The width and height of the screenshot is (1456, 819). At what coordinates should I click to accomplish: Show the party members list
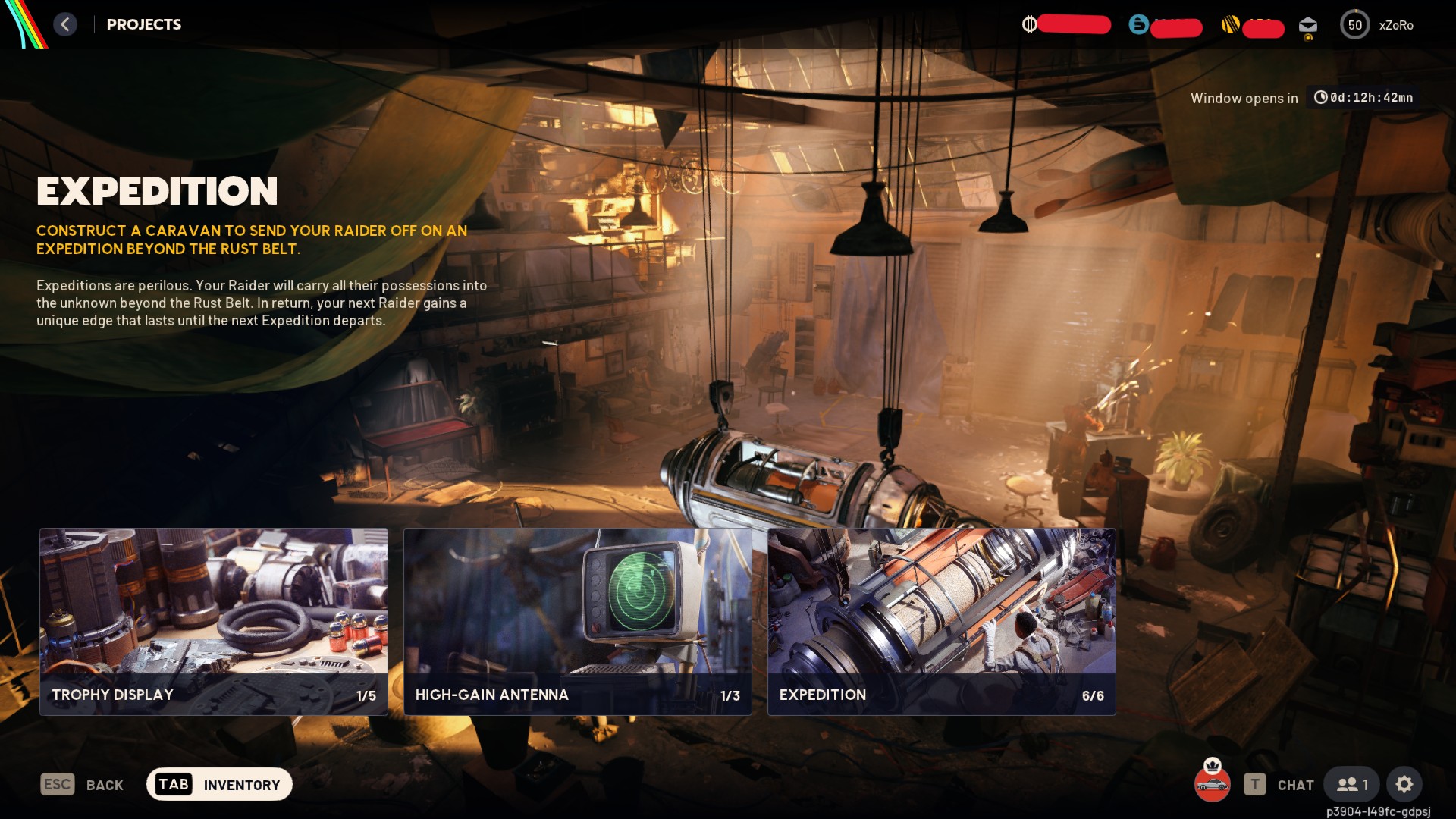[1352, 784]
